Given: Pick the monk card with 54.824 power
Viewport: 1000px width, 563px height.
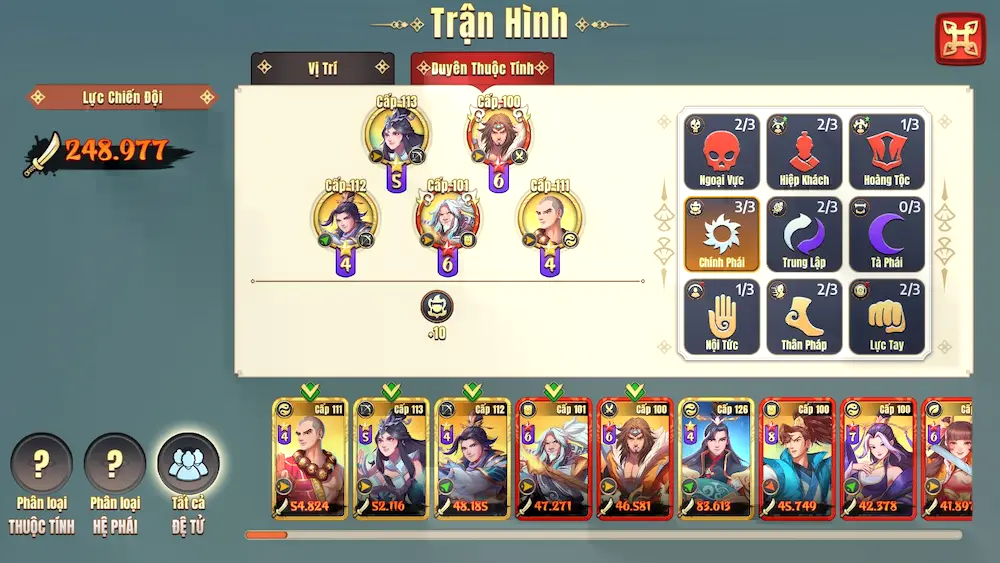Looking at the screenshot, I should point(310,459).
